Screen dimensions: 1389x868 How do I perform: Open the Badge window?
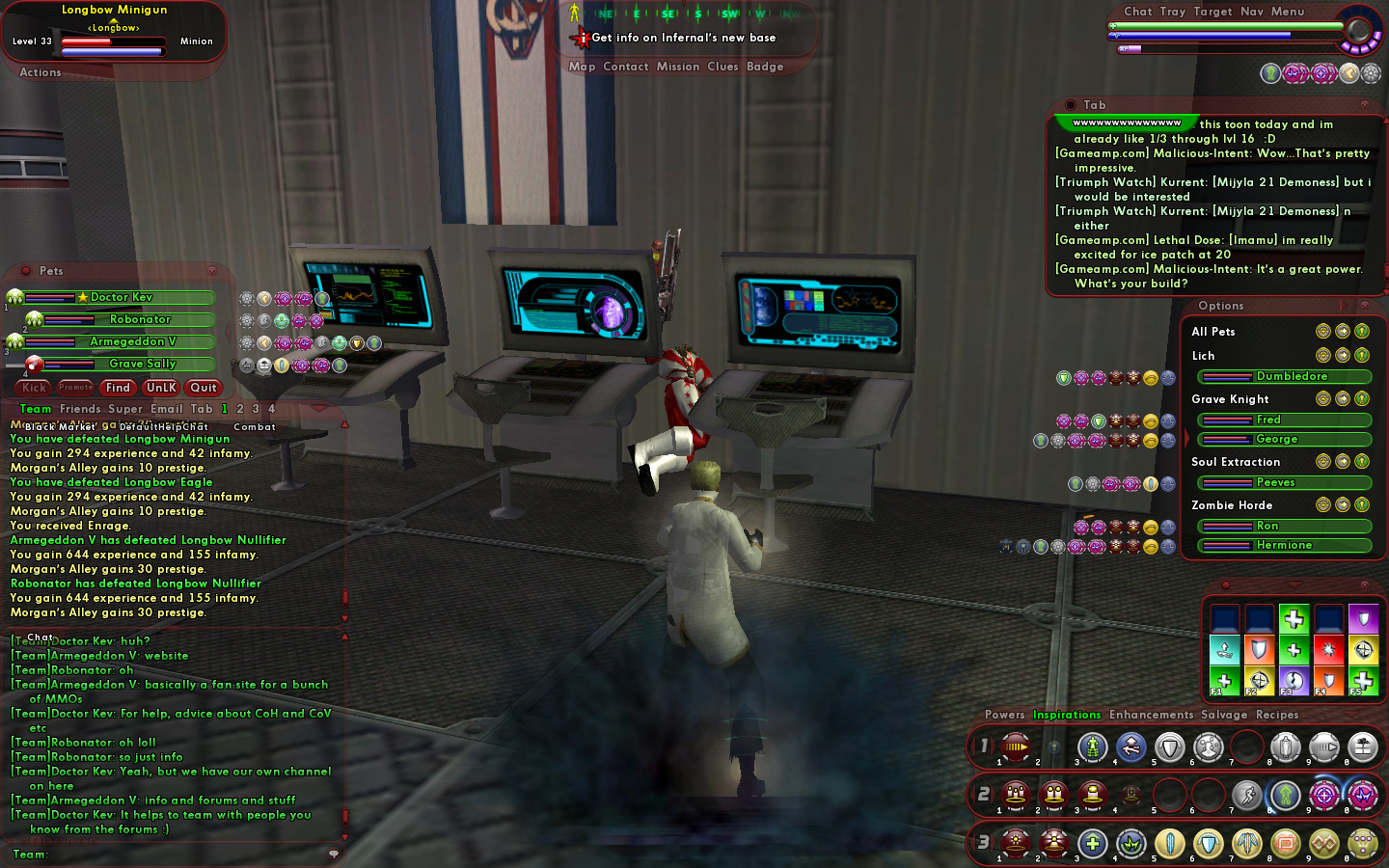pyautogui.click(x=765, y=67)
